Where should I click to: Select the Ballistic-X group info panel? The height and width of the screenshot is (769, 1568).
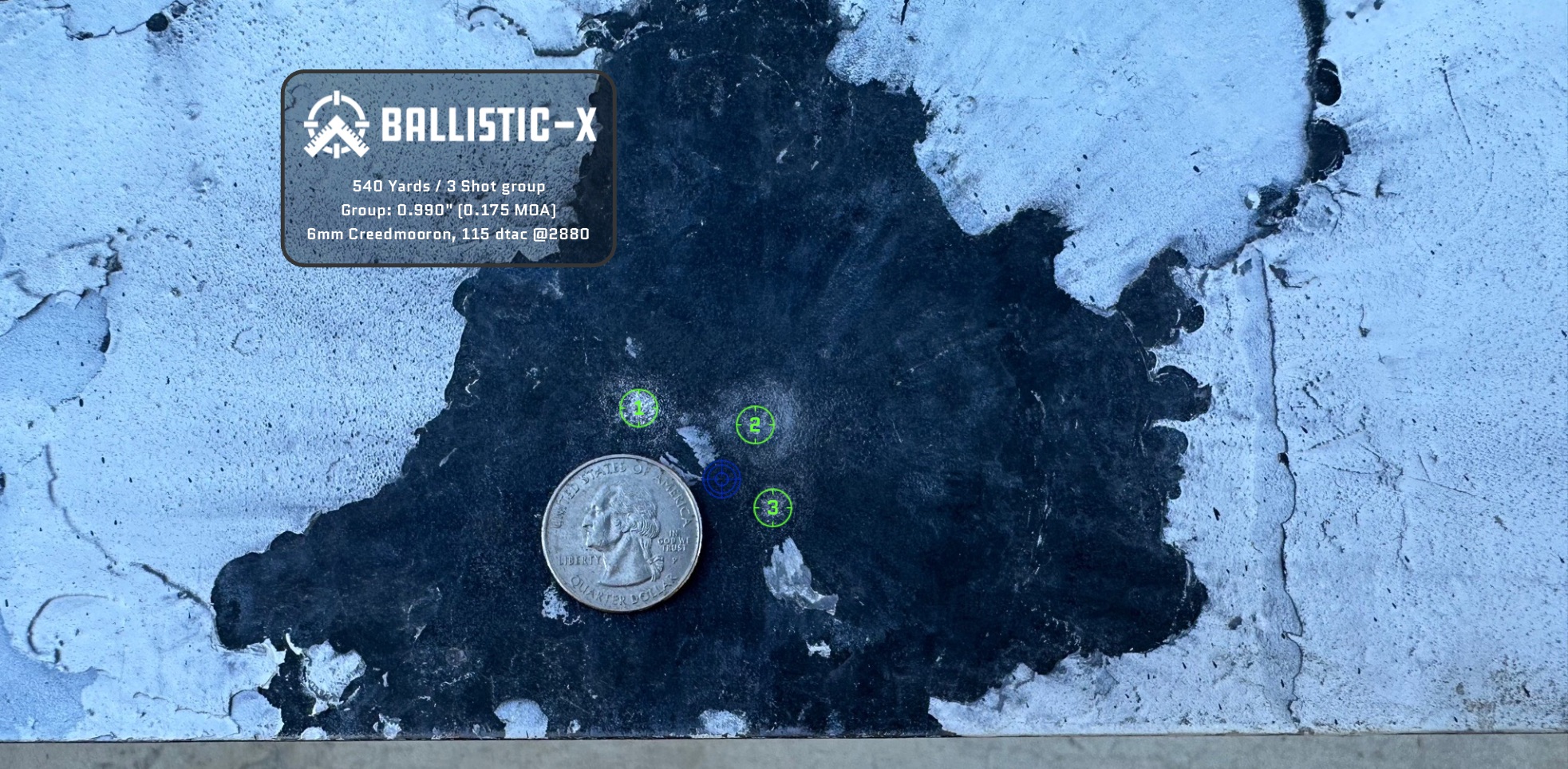click(448, 168)
